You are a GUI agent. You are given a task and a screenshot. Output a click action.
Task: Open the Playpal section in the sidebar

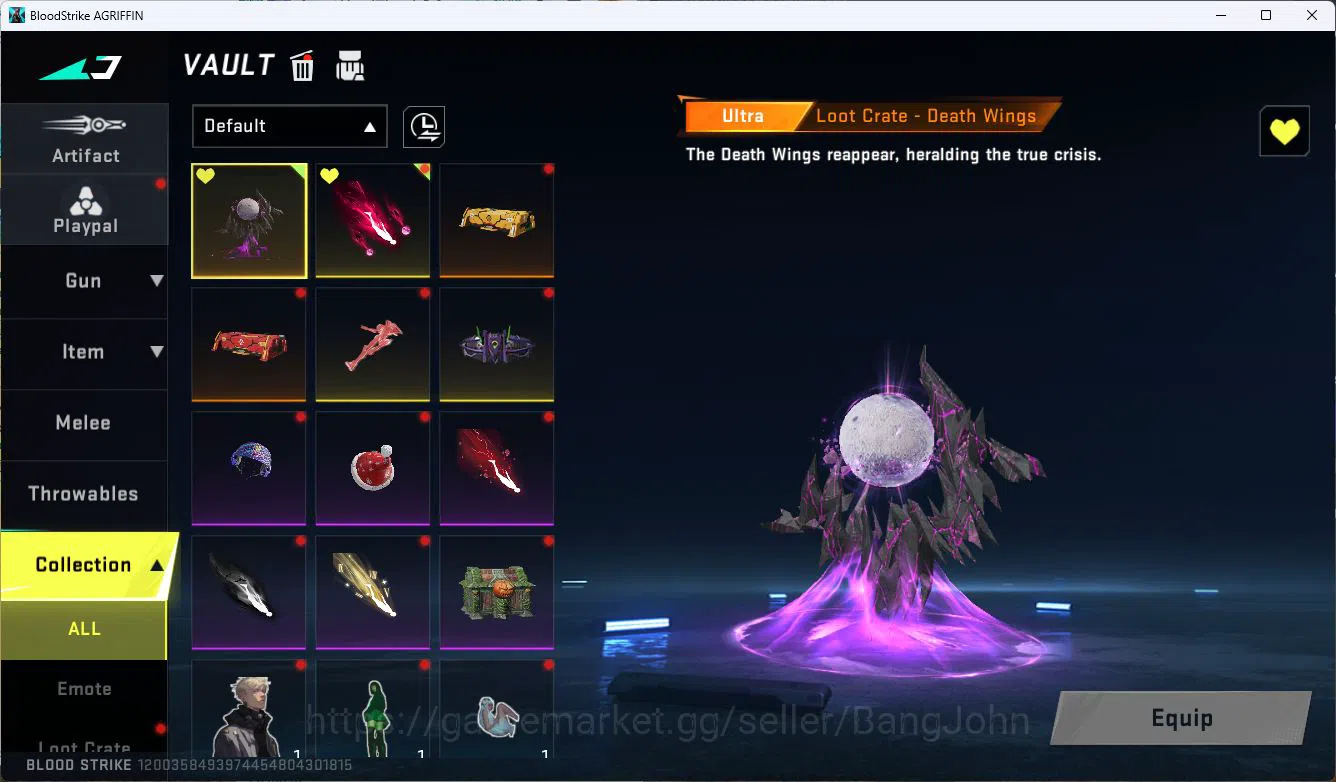tap(85, 208)
